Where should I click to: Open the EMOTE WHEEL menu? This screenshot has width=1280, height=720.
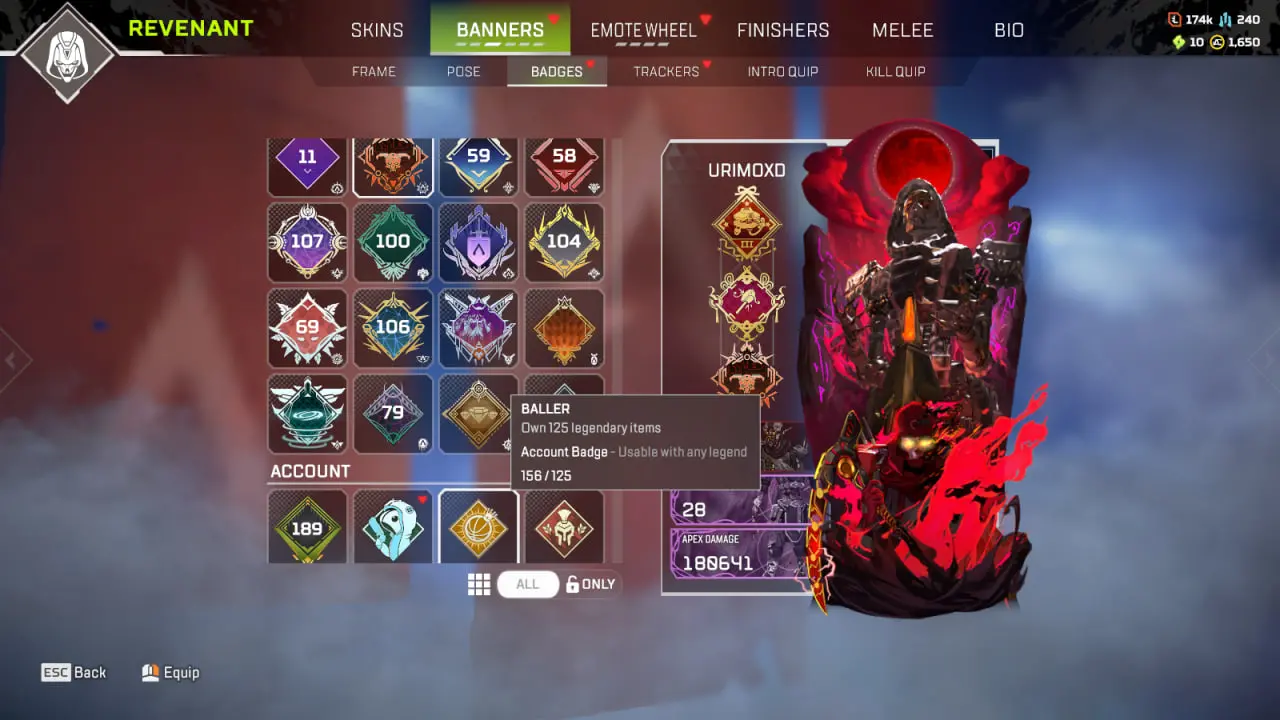[643, 30]
